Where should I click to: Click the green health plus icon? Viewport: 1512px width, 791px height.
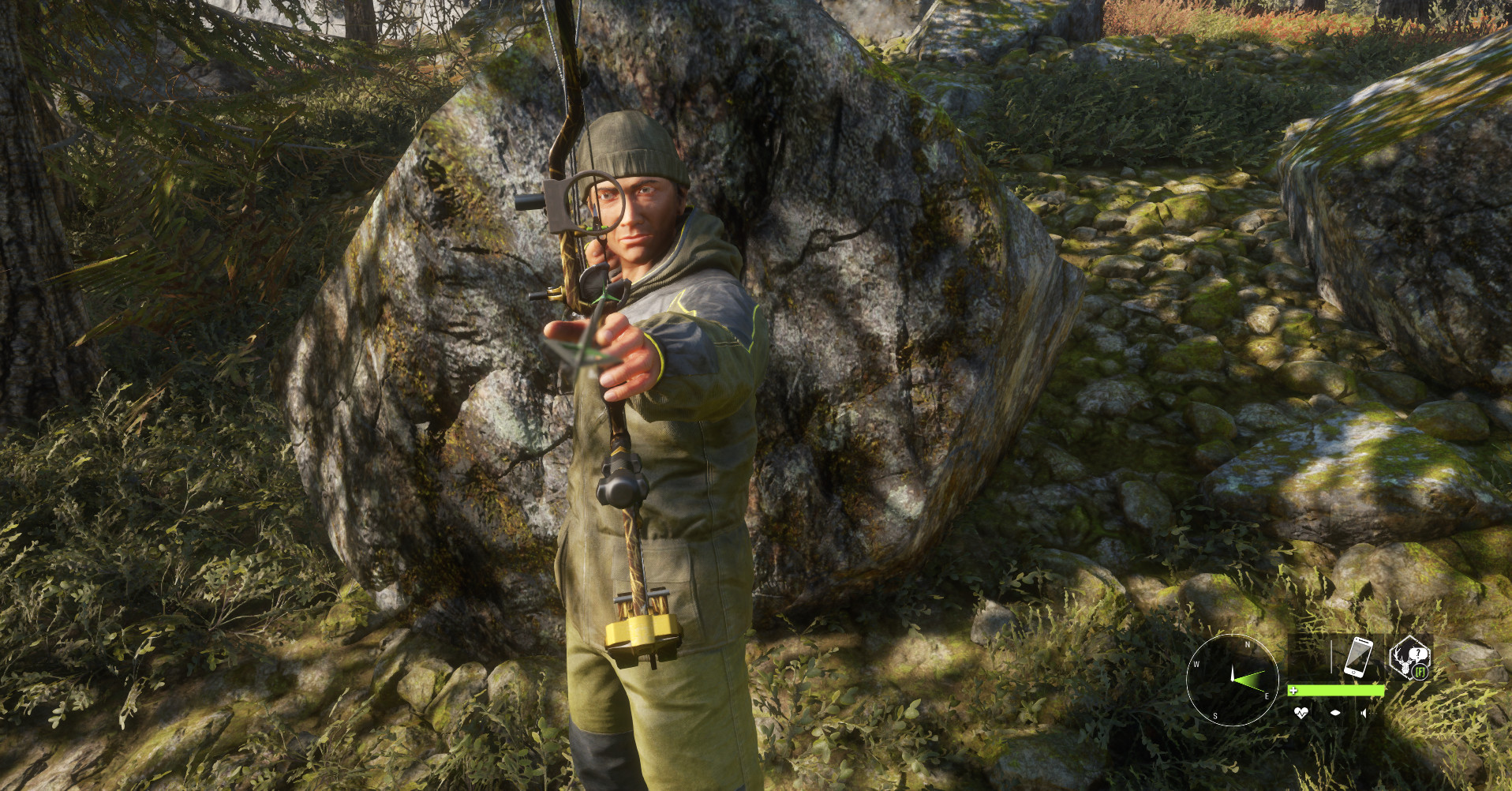click(x=1294, y=690)
